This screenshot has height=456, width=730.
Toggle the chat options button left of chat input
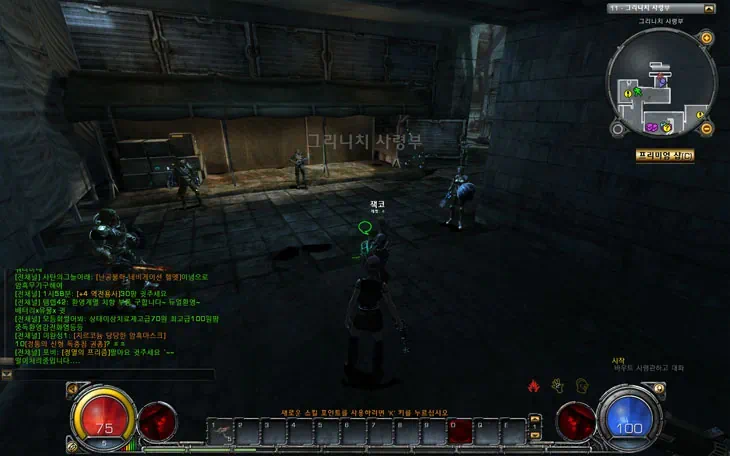pyautogui.click(x=6, y=374)
